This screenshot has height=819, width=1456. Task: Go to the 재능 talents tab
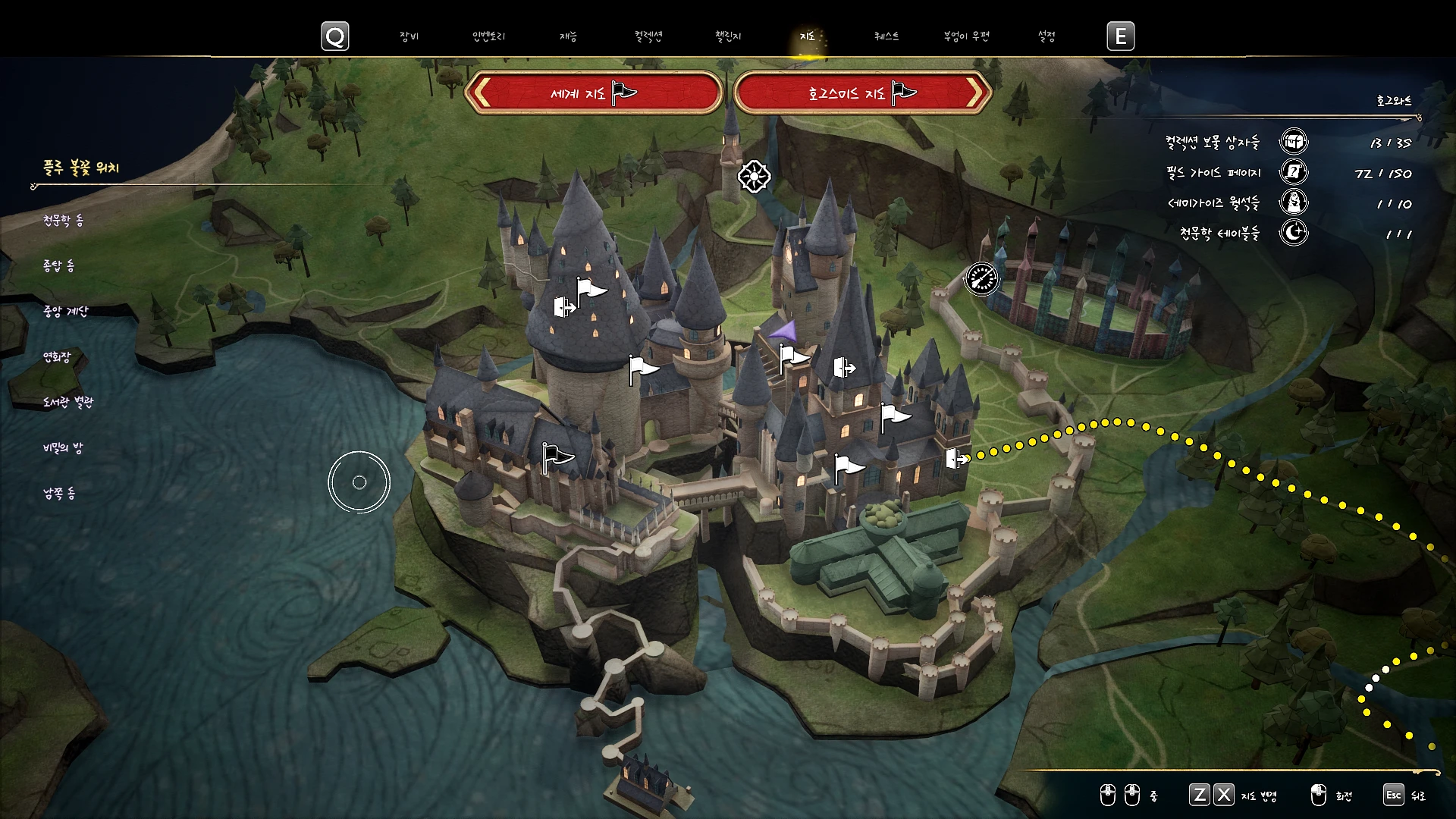click(568, 36)
